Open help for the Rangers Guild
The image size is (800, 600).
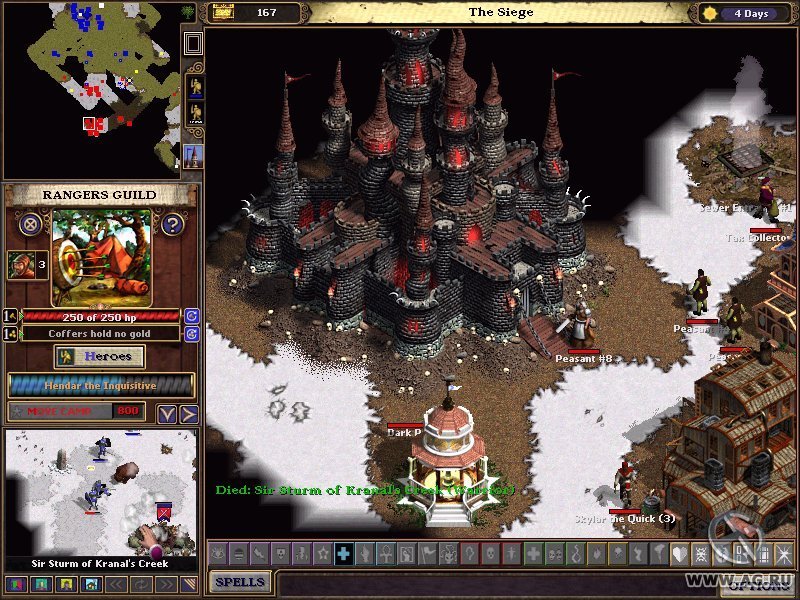tap(172, 224)
